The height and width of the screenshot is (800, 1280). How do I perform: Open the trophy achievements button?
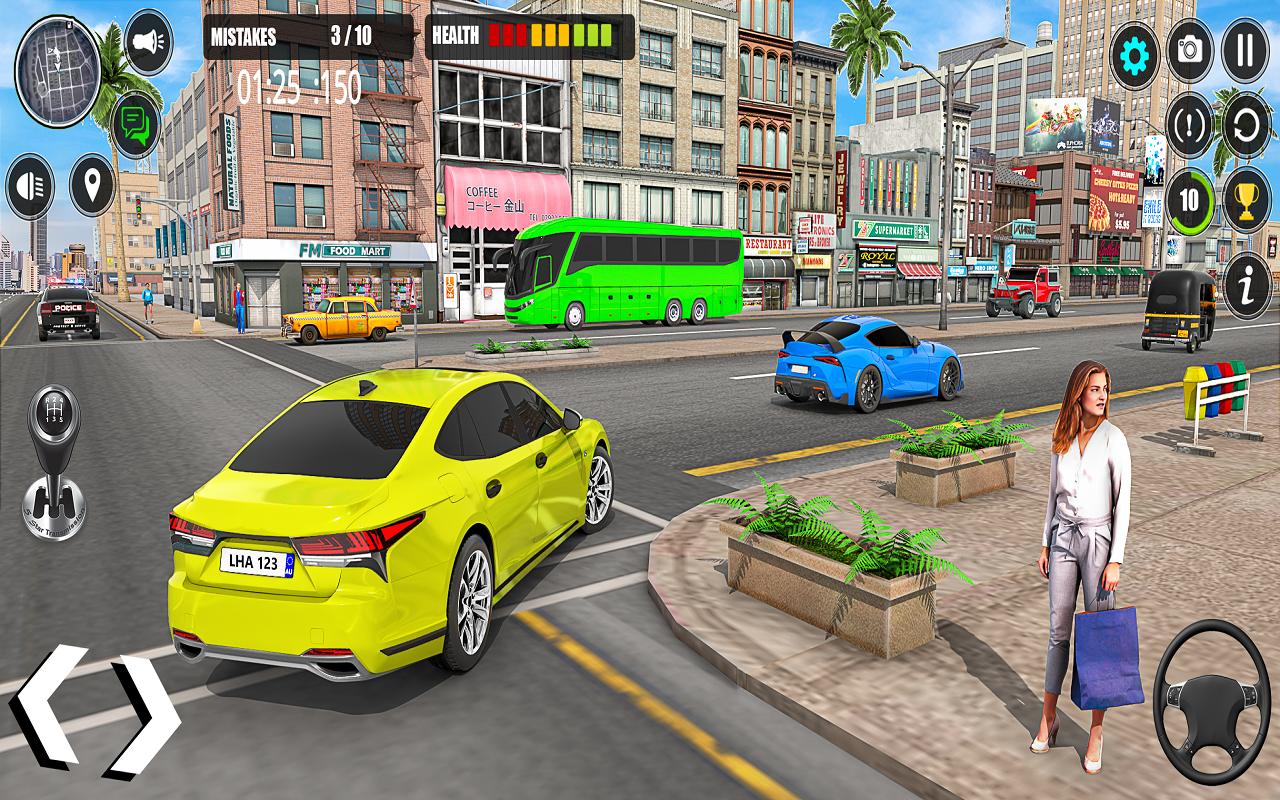(x=1246, y=200)
